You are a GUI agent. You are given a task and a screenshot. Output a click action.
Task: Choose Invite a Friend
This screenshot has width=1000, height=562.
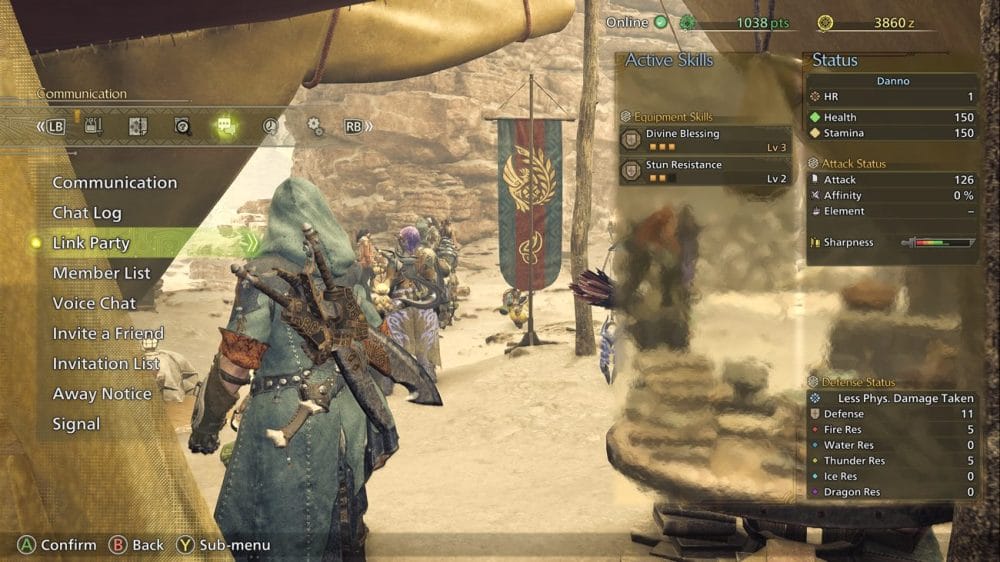tap(108, 333)
